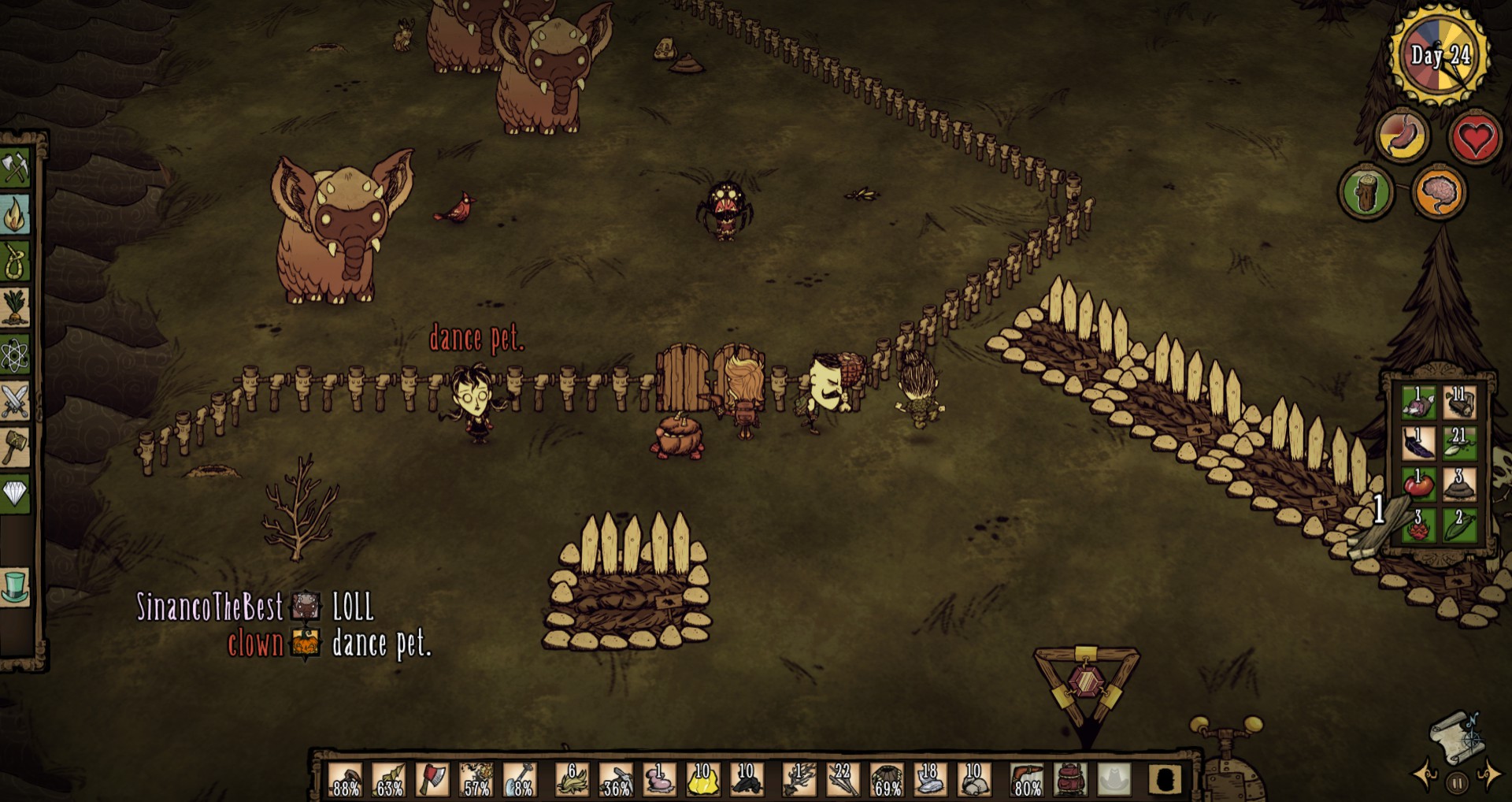Image resolution: width=1512 pixels, height=802 pixels.
Task: Select the log stack of 11
Action: (1459, 403)
